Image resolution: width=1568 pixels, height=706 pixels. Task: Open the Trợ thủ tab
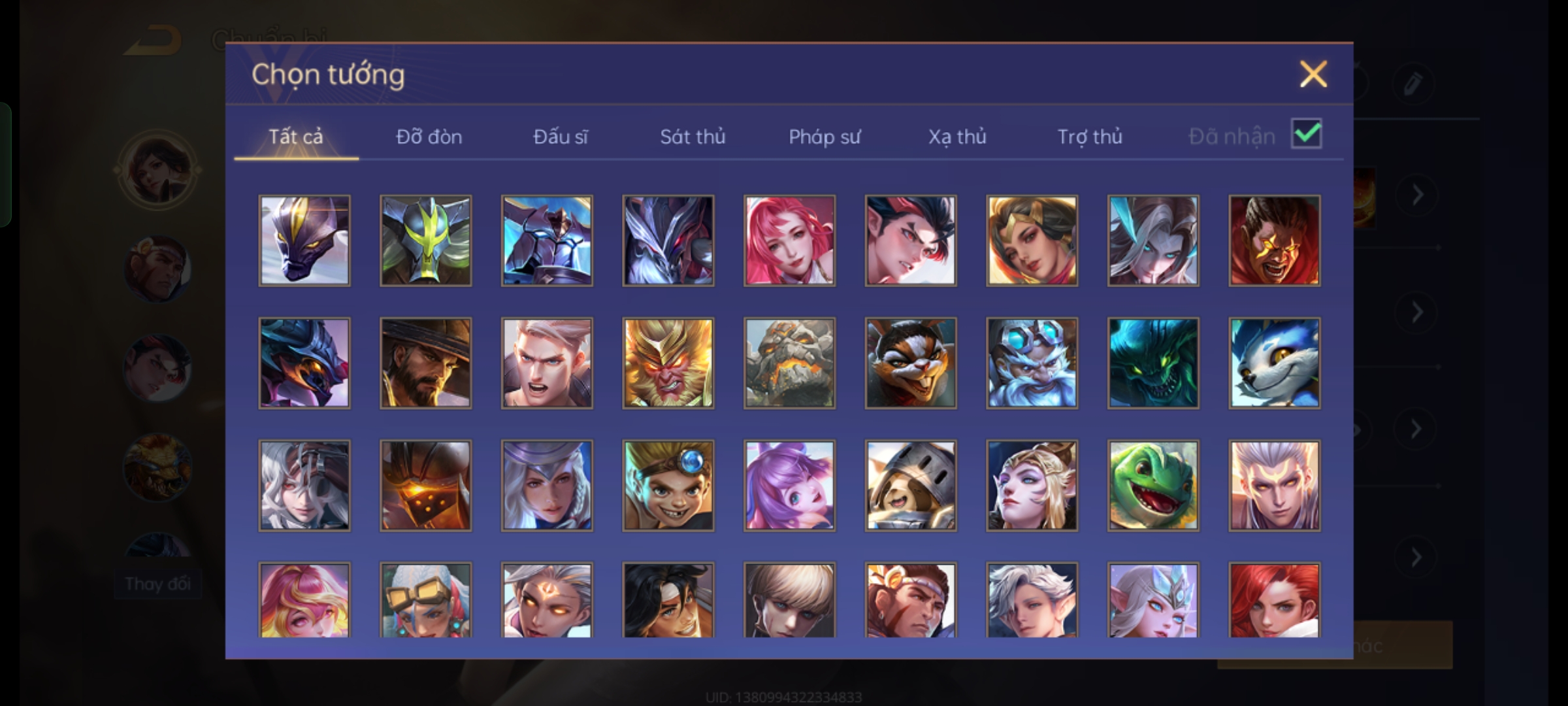[x=1090, y=137]
